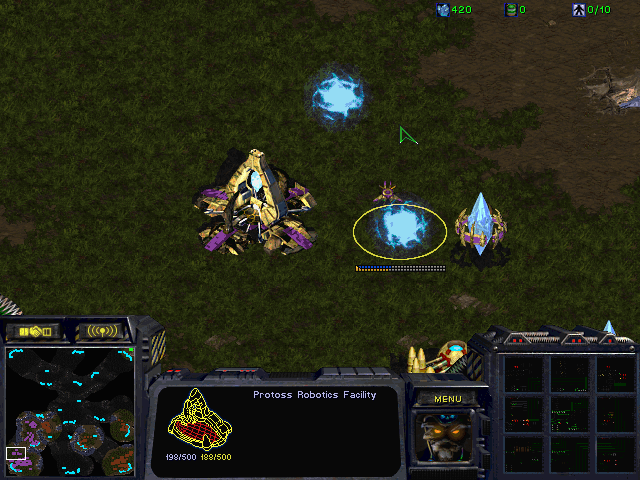
Task: Open the game MENU
Action: click(447, 398)
